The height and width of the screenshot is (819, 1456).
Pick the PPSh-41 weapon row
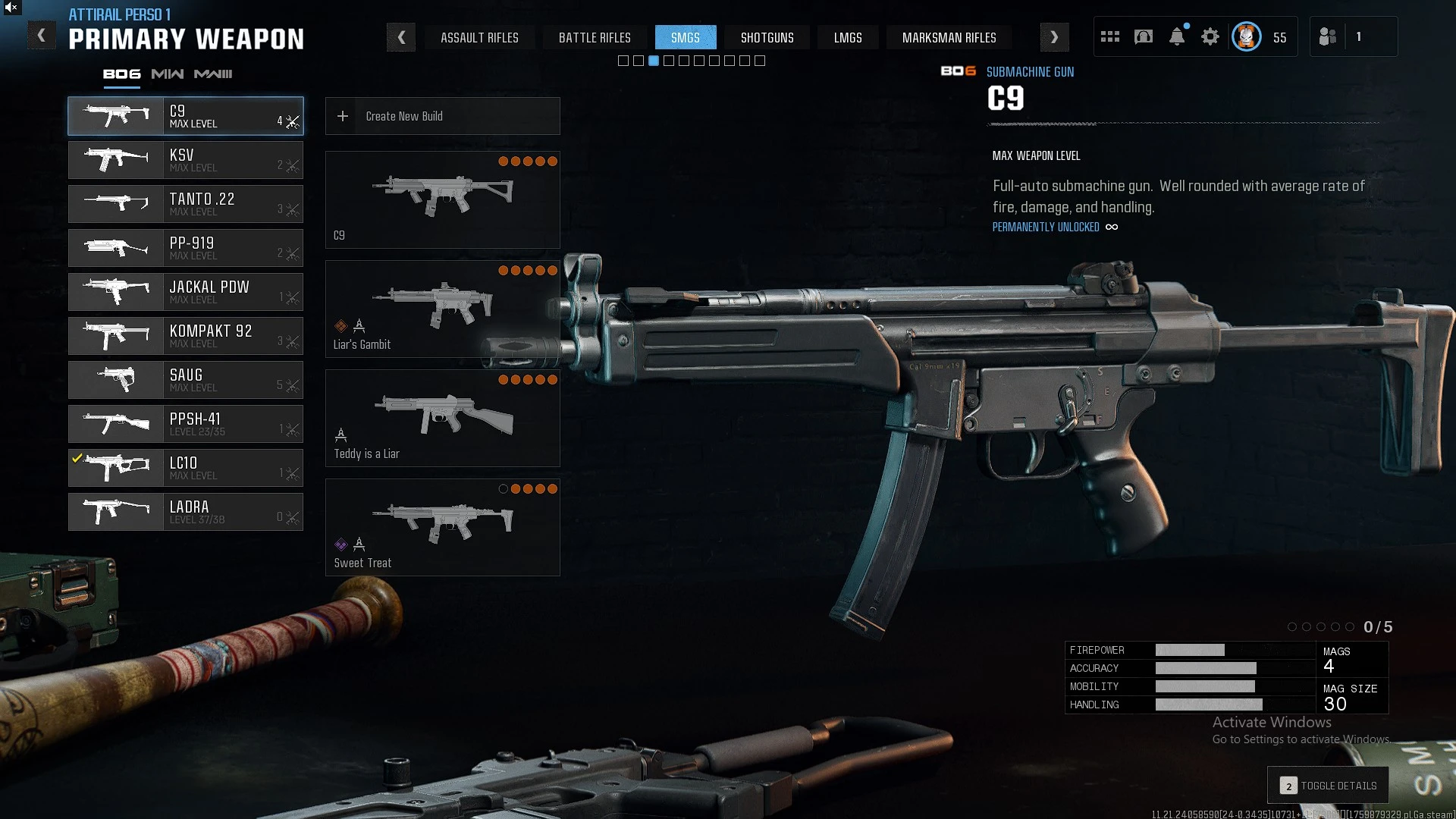[186, 424]
